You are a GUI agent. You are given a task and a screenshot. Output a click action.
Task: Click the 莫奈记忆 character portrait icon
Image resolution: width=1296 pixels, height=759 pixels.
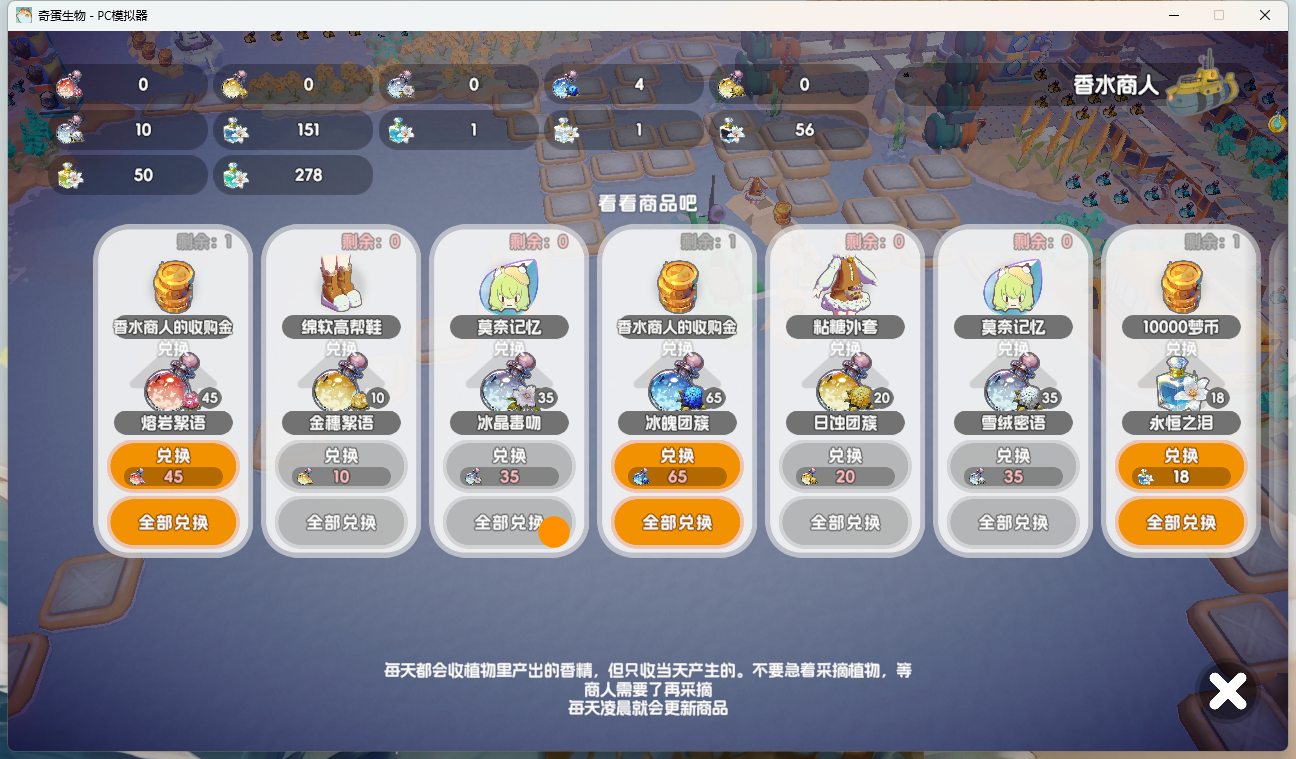509,287
